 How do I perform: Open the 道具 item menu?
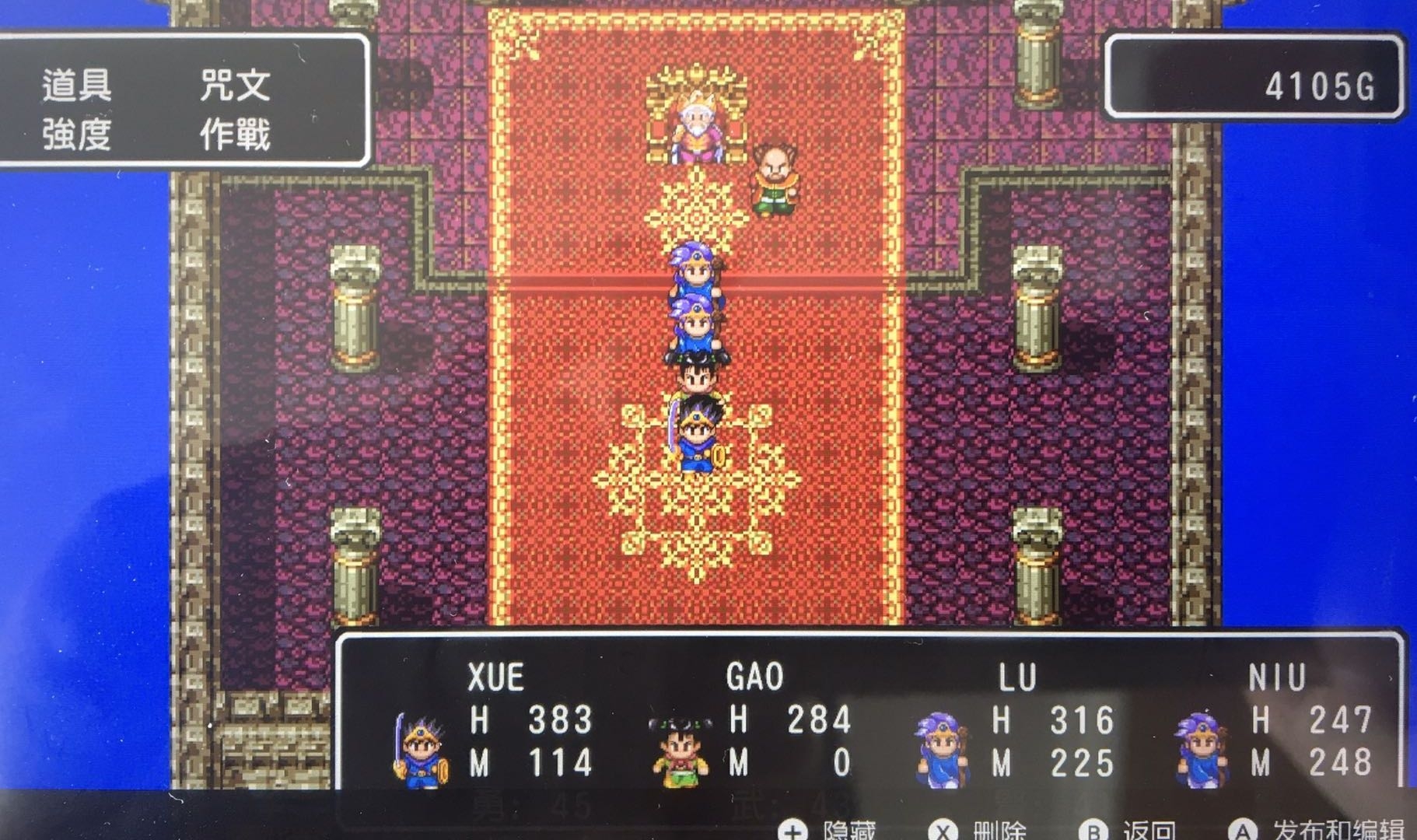[x=76, y=85]
